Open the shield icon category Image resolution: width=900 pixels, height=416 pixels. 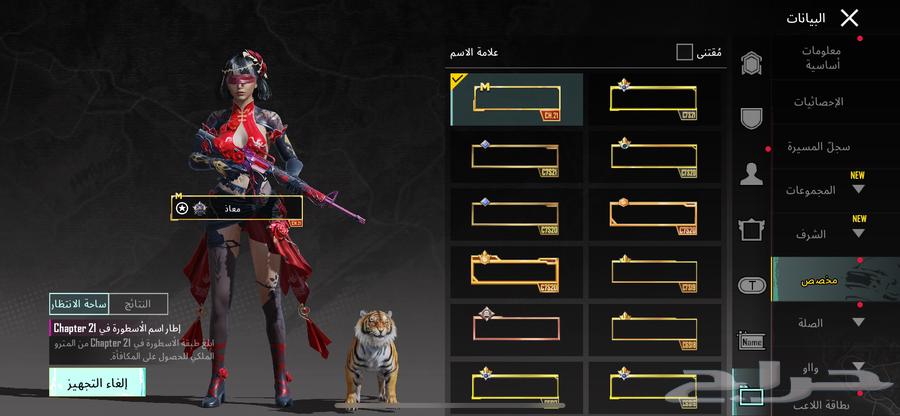click(752, 119)
